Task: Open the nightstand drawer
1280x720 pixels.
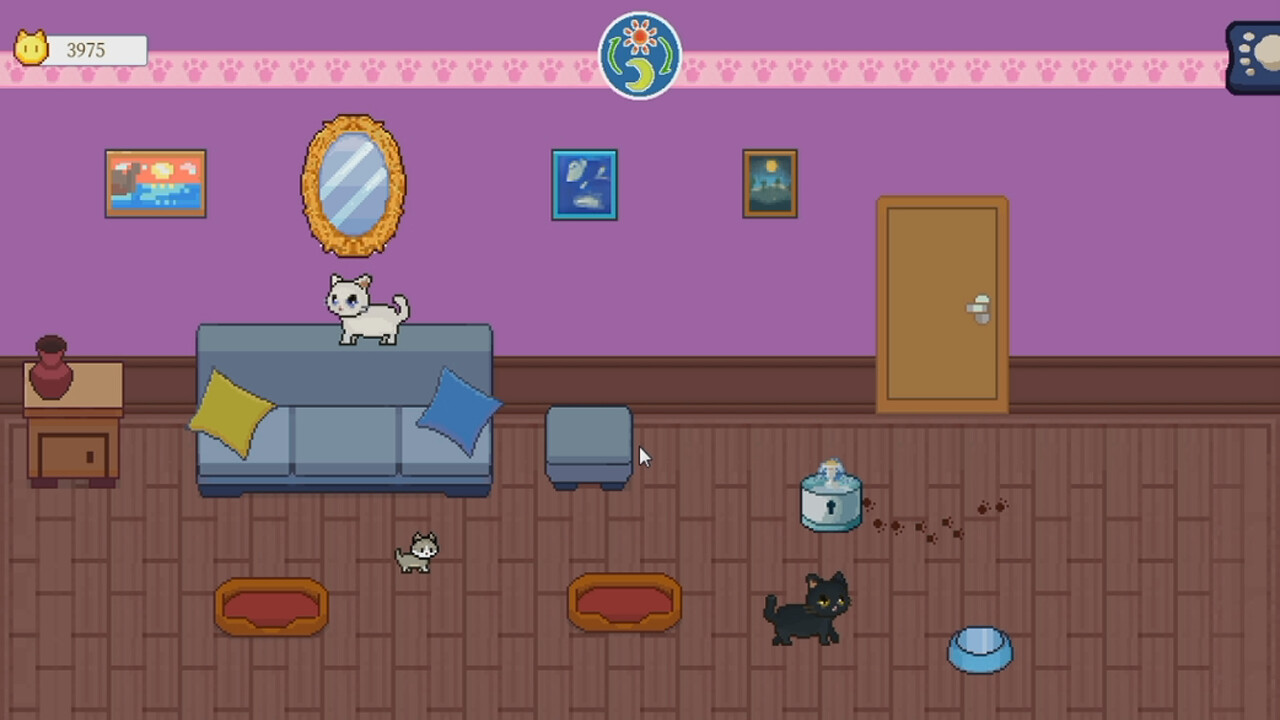Action: pos(75,455)
